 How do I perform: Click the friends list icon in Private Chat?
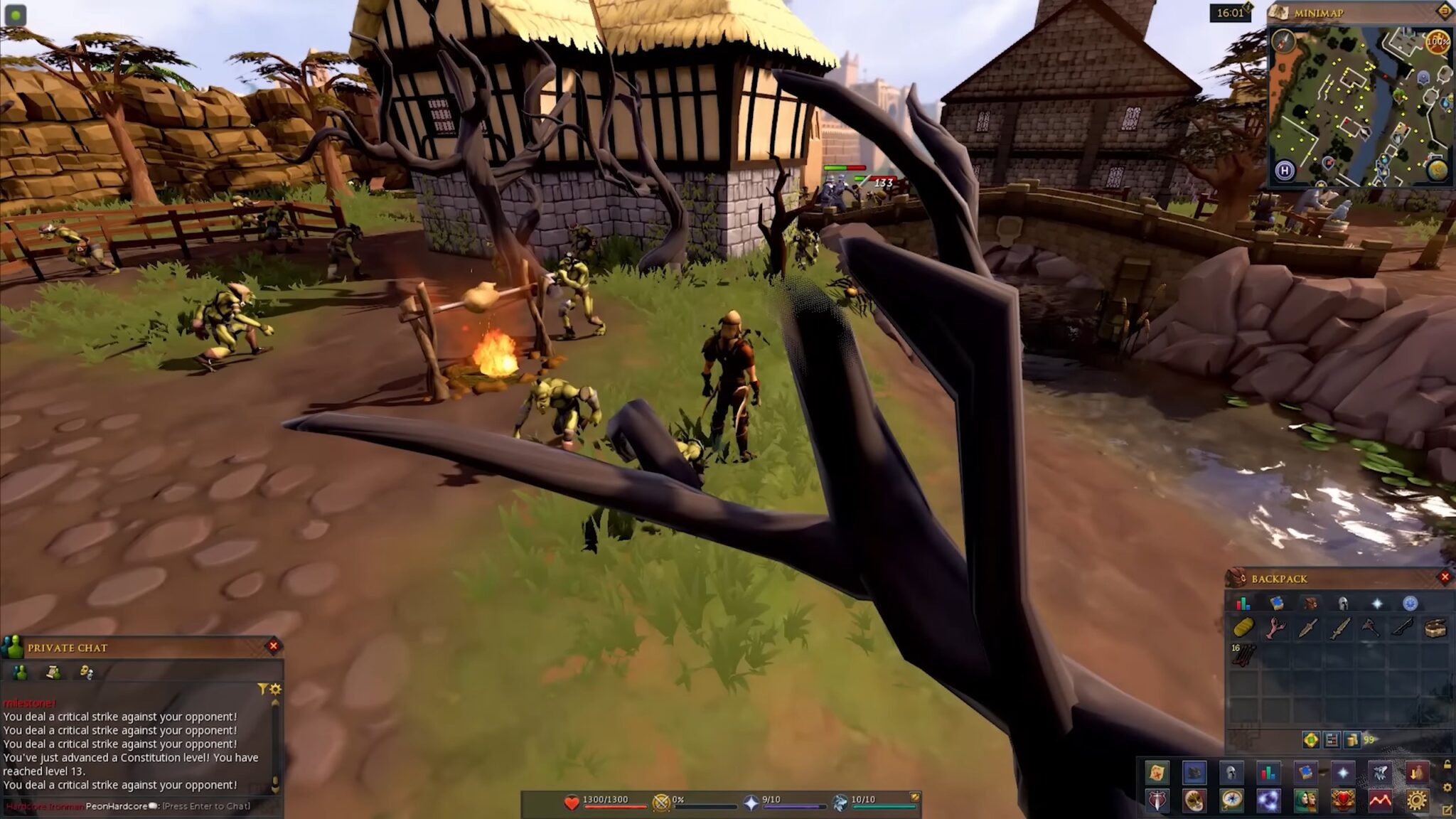click(x=20, y=673)
